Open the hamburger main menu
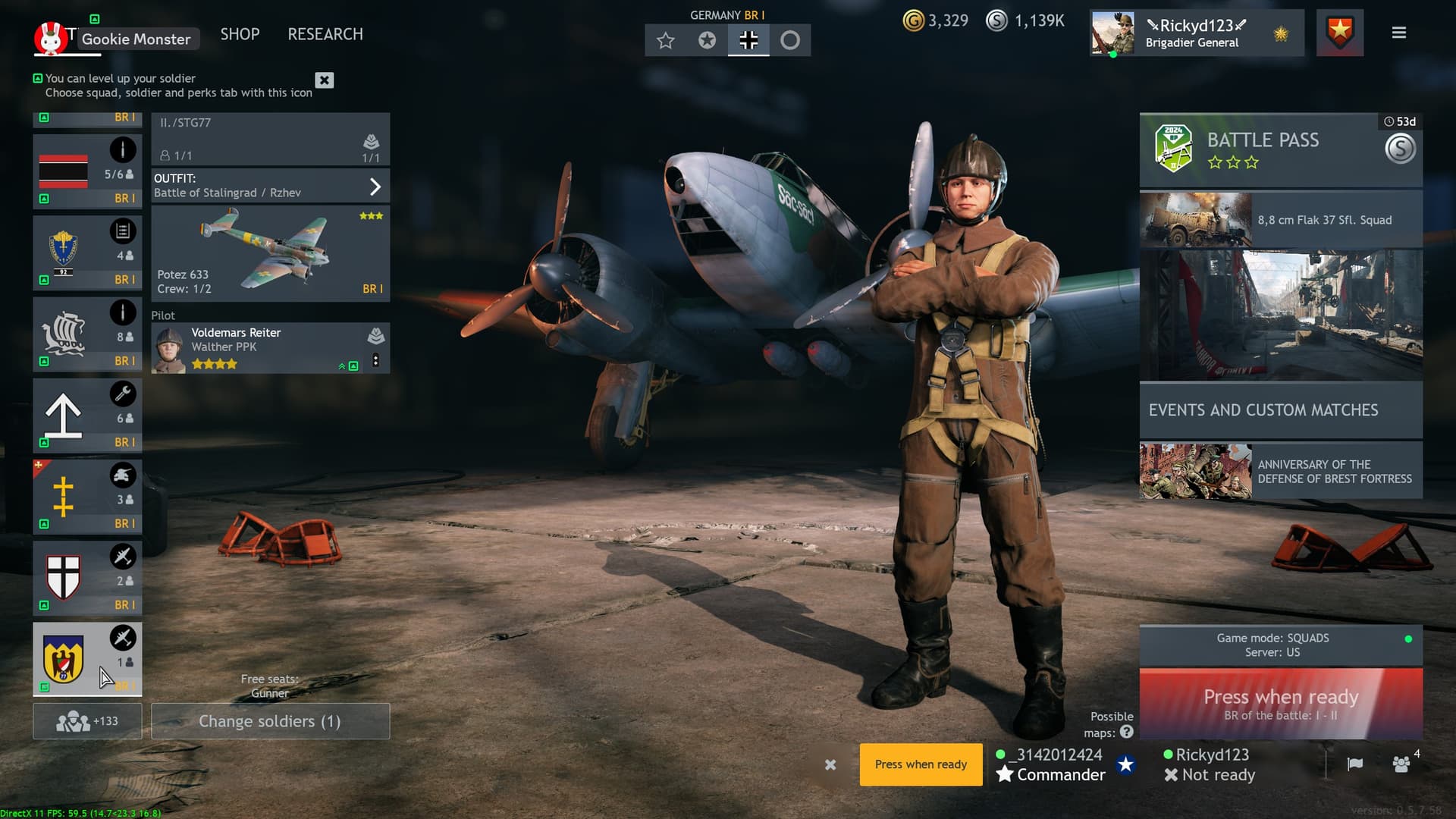Image resolution: width=1456 pixels, height=819 pixels. pos(1399,33)
